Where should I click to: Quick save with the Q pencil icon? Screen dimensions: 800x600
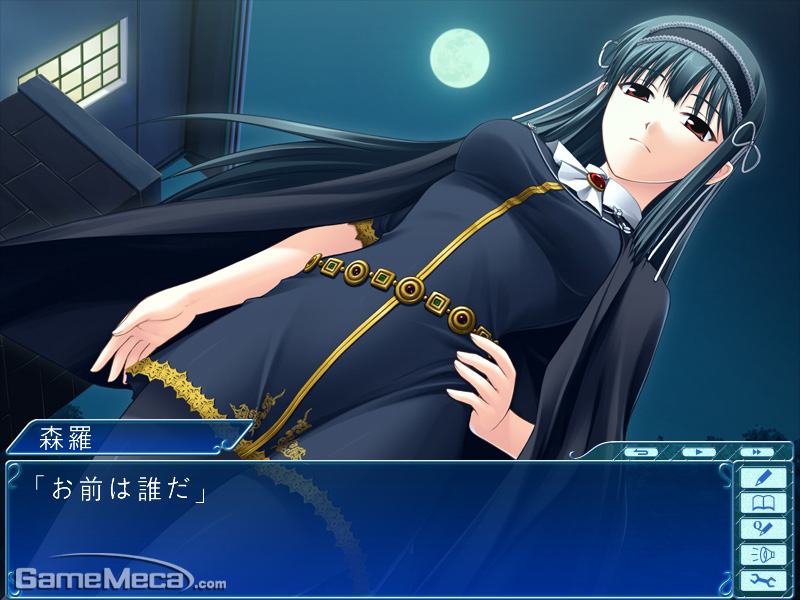(762, 529)
